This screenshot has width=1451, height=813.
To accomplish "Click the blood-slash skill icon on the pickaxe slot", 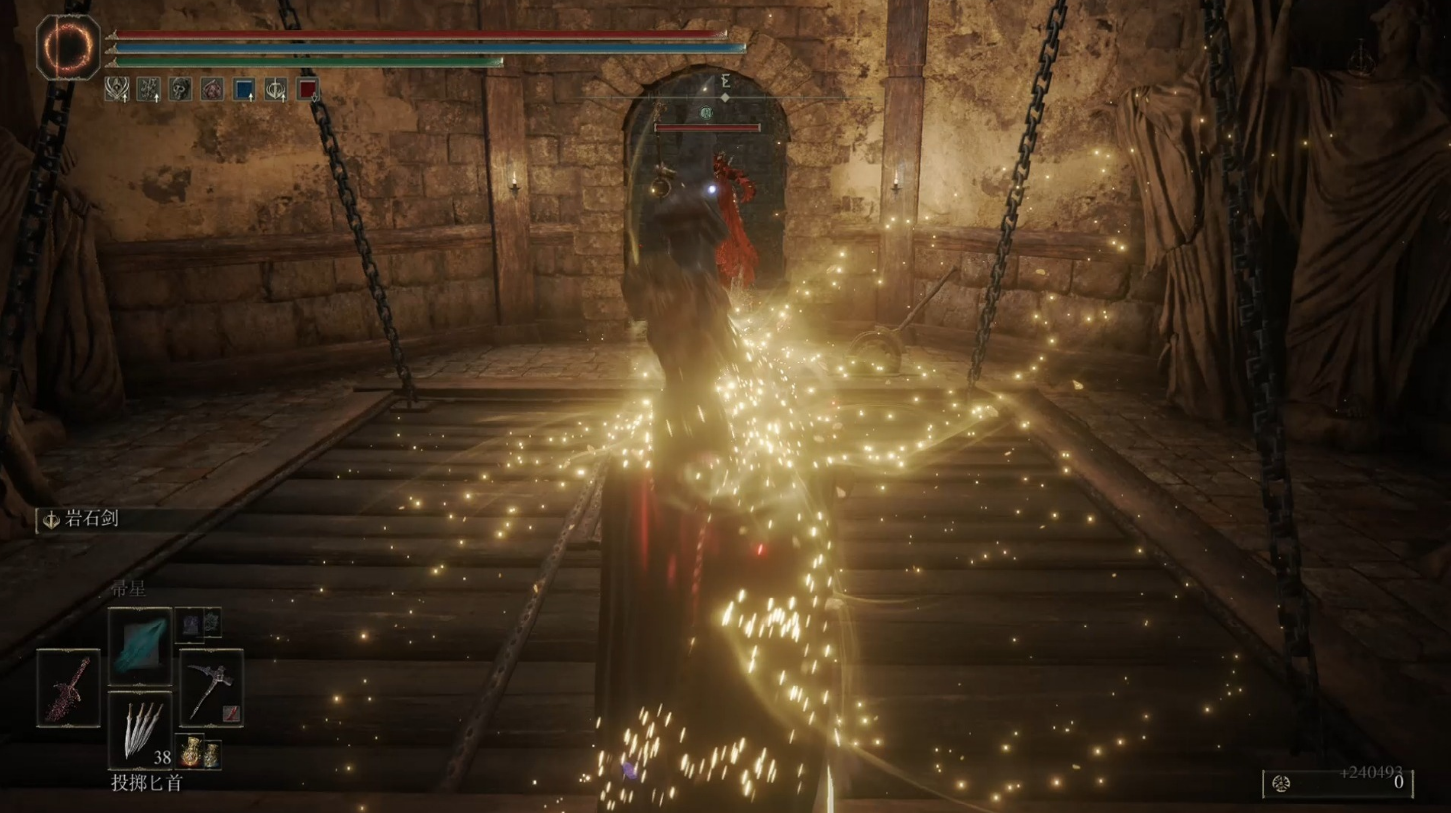I will coord(231,714).
